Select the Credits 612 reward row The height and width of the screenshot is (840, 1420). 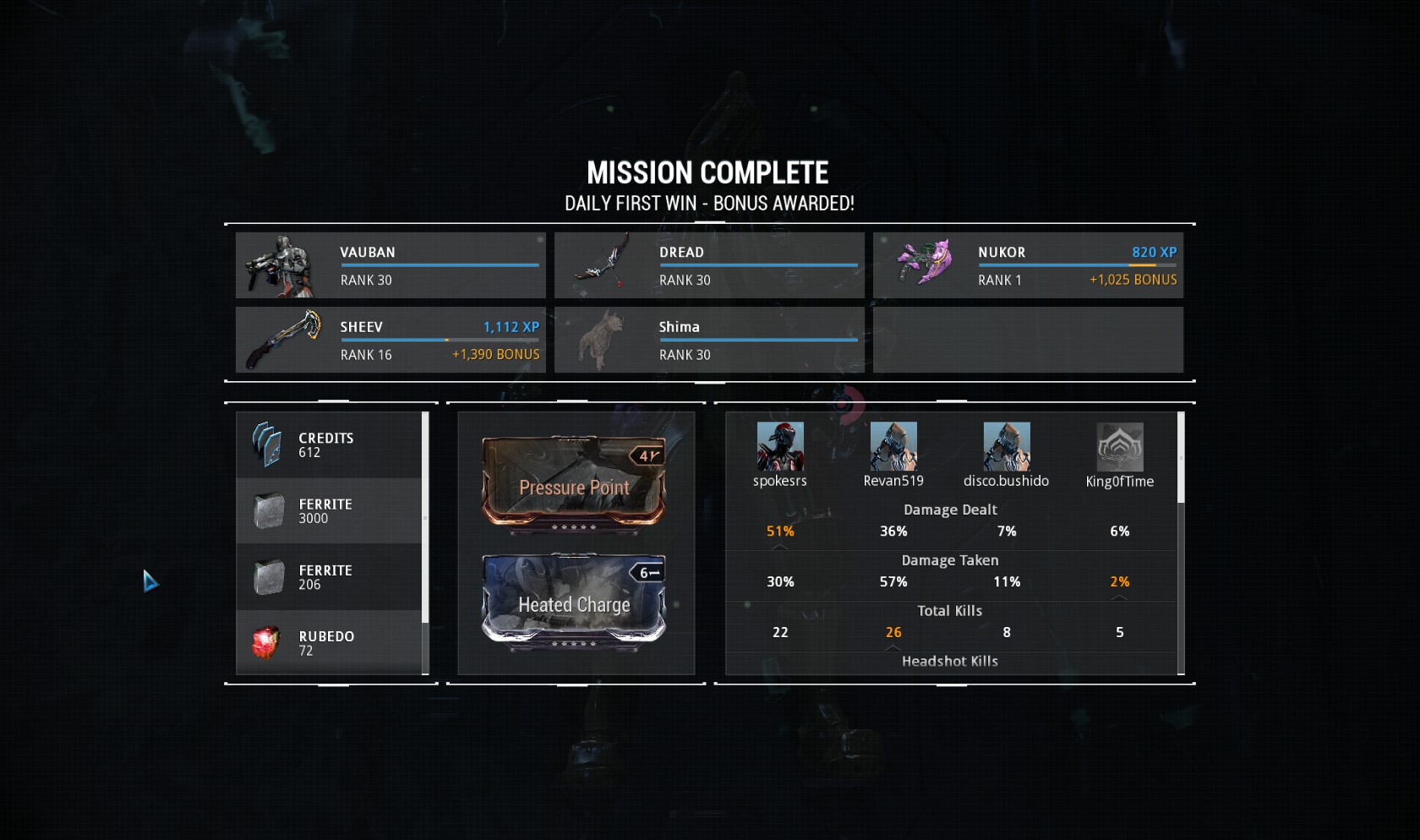click(x=328, y=445)
